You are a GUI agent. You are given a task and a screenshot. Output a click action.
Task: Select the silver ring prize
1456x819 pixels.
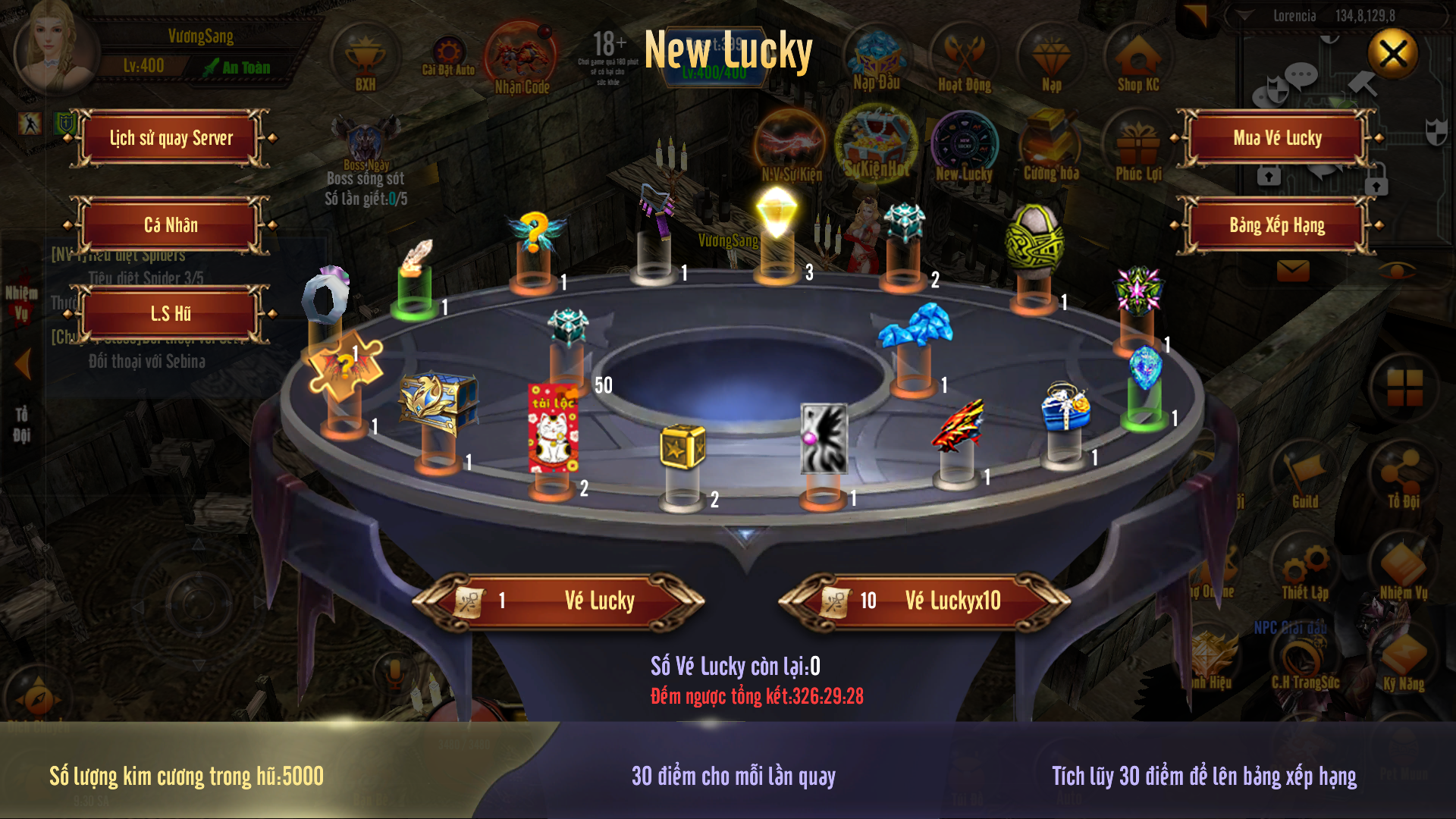[326, 297]
